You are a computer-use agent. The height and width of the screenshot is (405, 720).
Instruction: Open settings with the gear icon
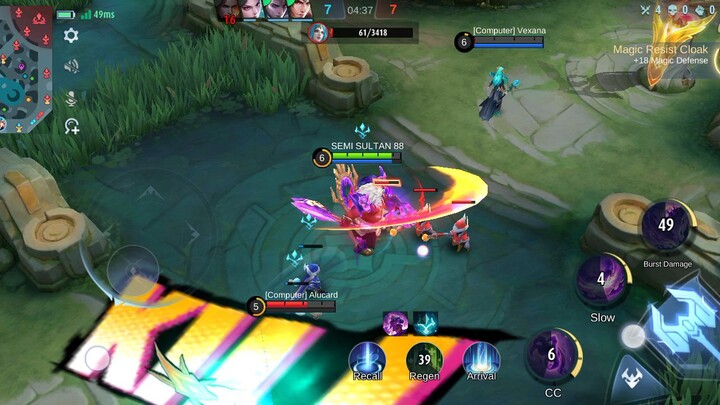coord(71,36)
